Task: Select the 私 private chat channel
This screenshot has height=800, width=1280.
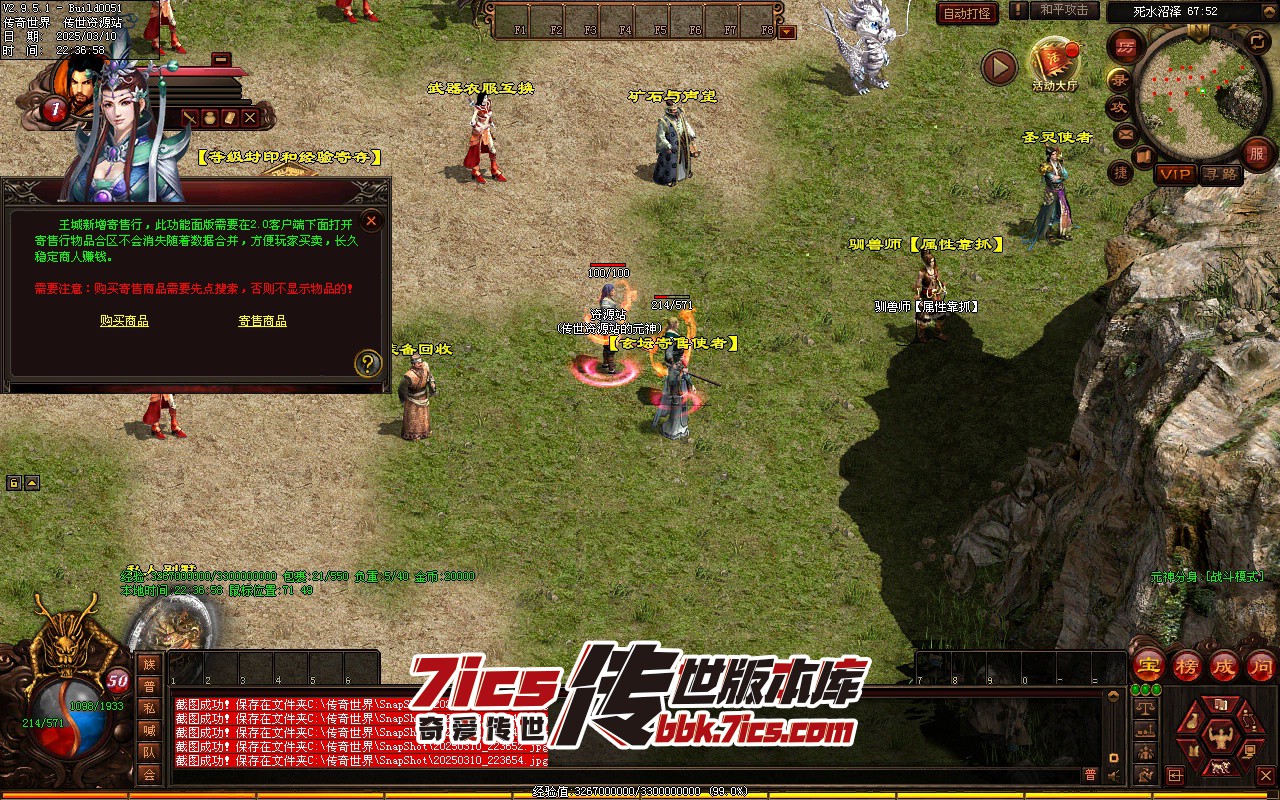Action: (x=149, y=707)
